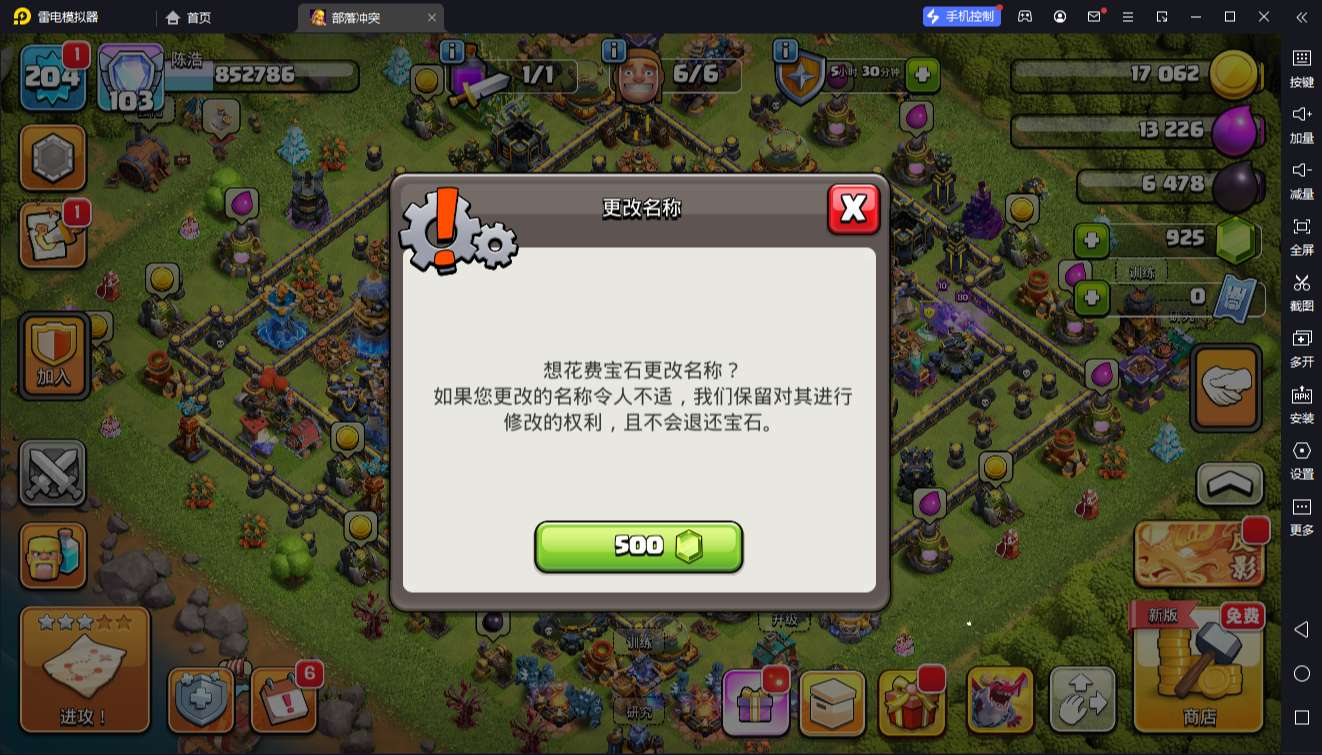This screenshot has height=755, width=1322.
Task: Increase volume with 加量 control
Action: (x=1303, y=124)
